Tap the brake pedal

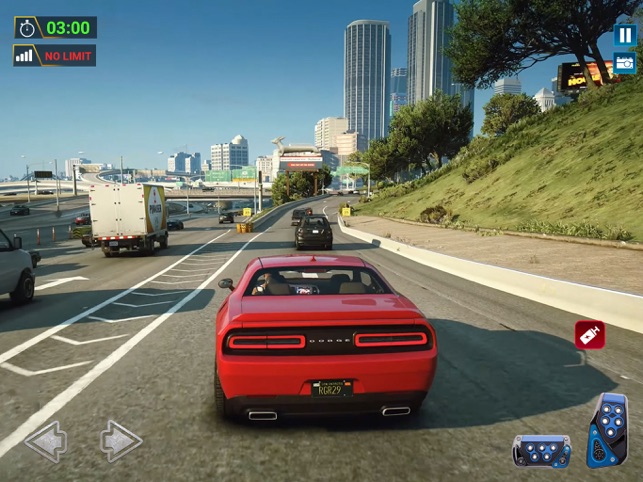(541, 450)
